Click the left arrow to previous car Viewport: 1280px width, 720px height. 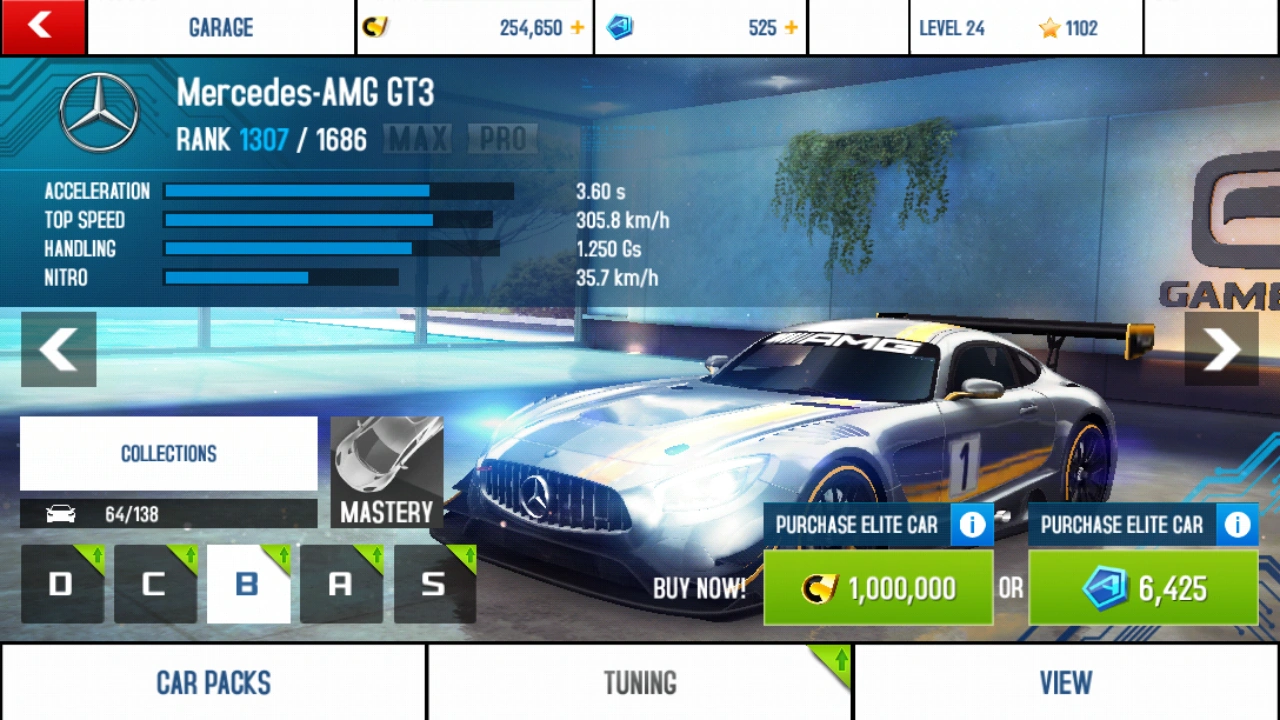[x=58, y=349]
